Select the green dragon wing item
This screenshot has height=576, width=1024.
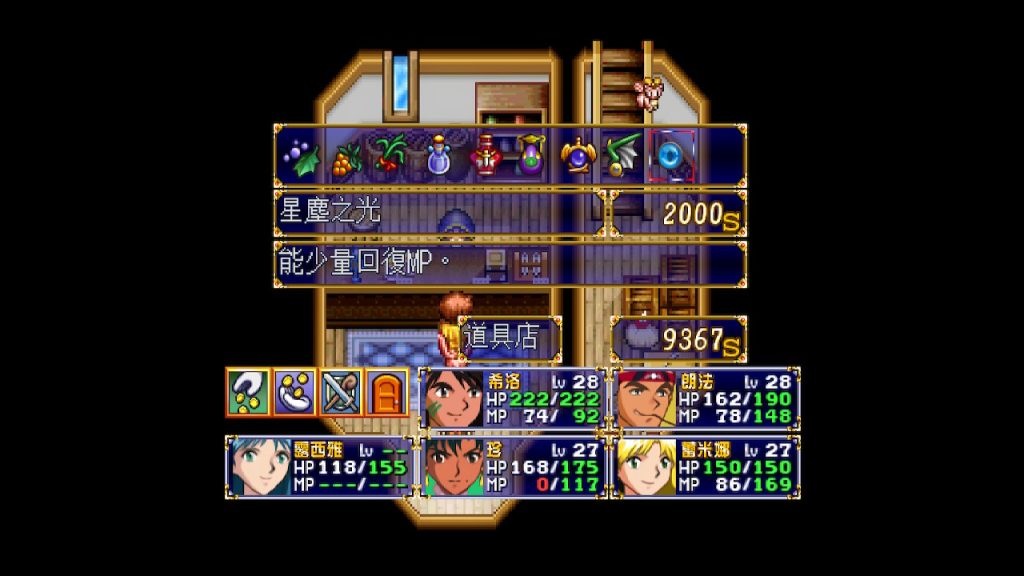pos(624,157)
